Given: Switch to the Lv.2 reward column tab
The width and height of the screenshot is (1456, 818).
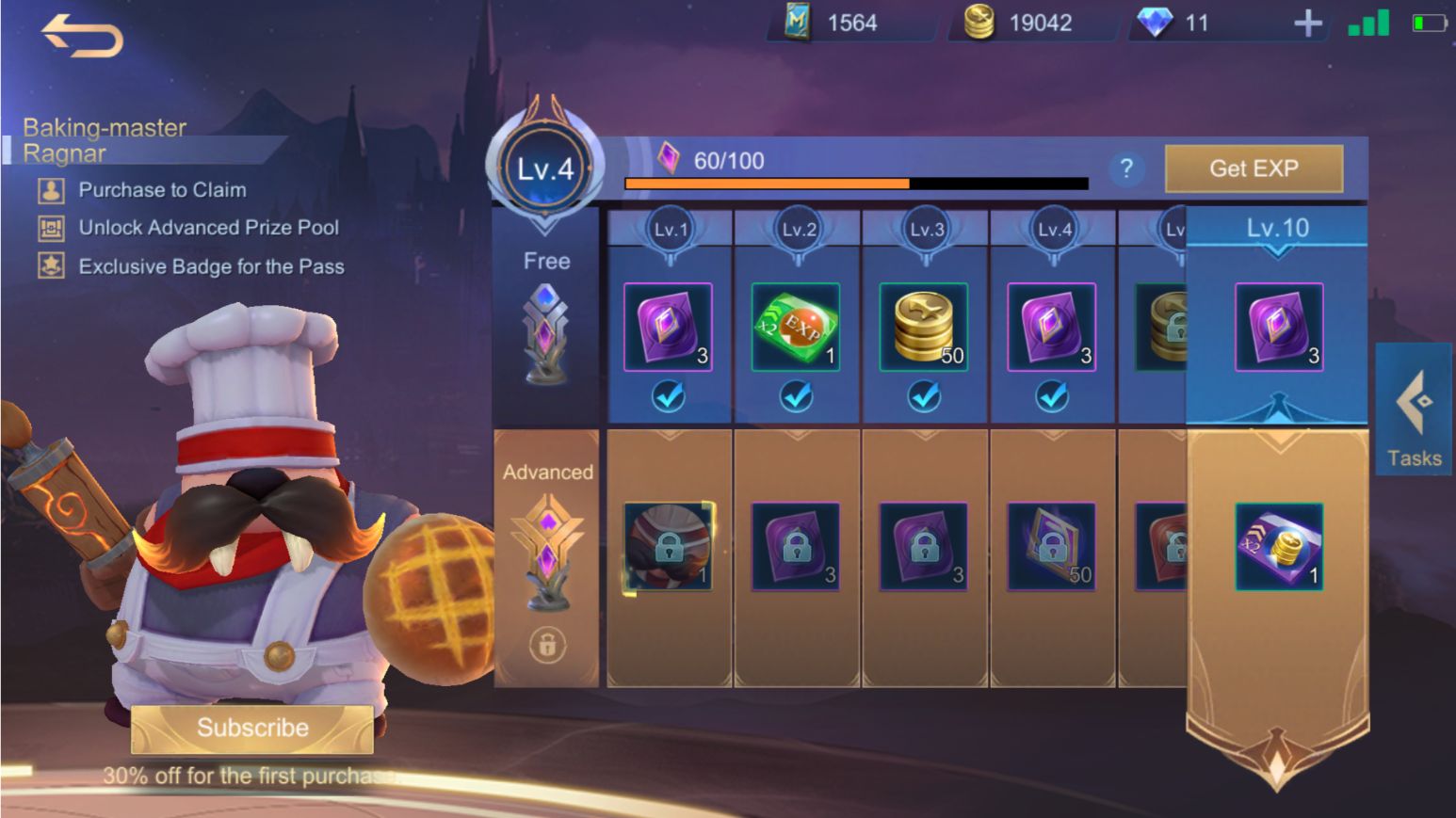Looking at the screenshot, I should [797, 227].
